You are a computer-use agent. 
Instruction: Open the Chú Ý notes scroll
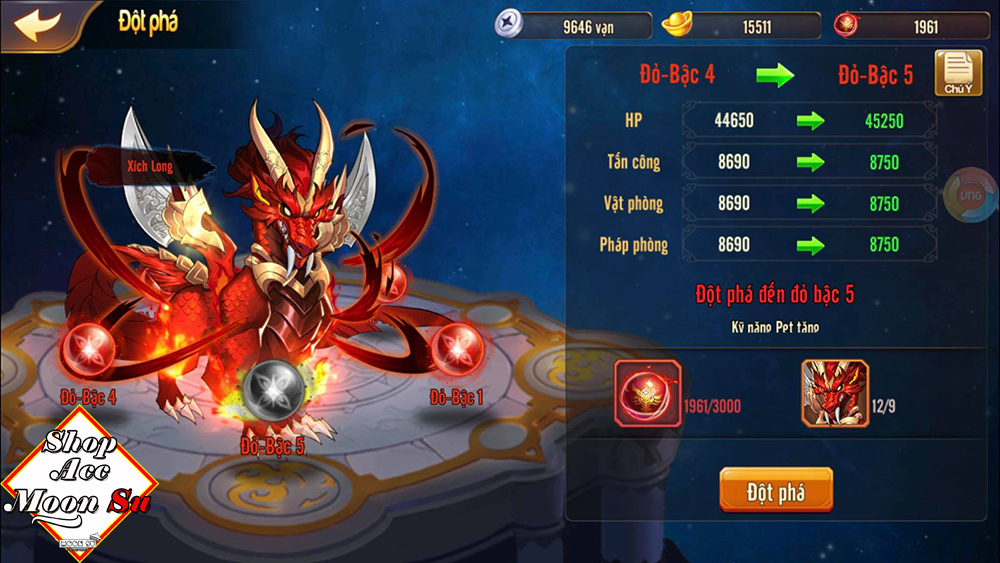[x=957, y=73]
